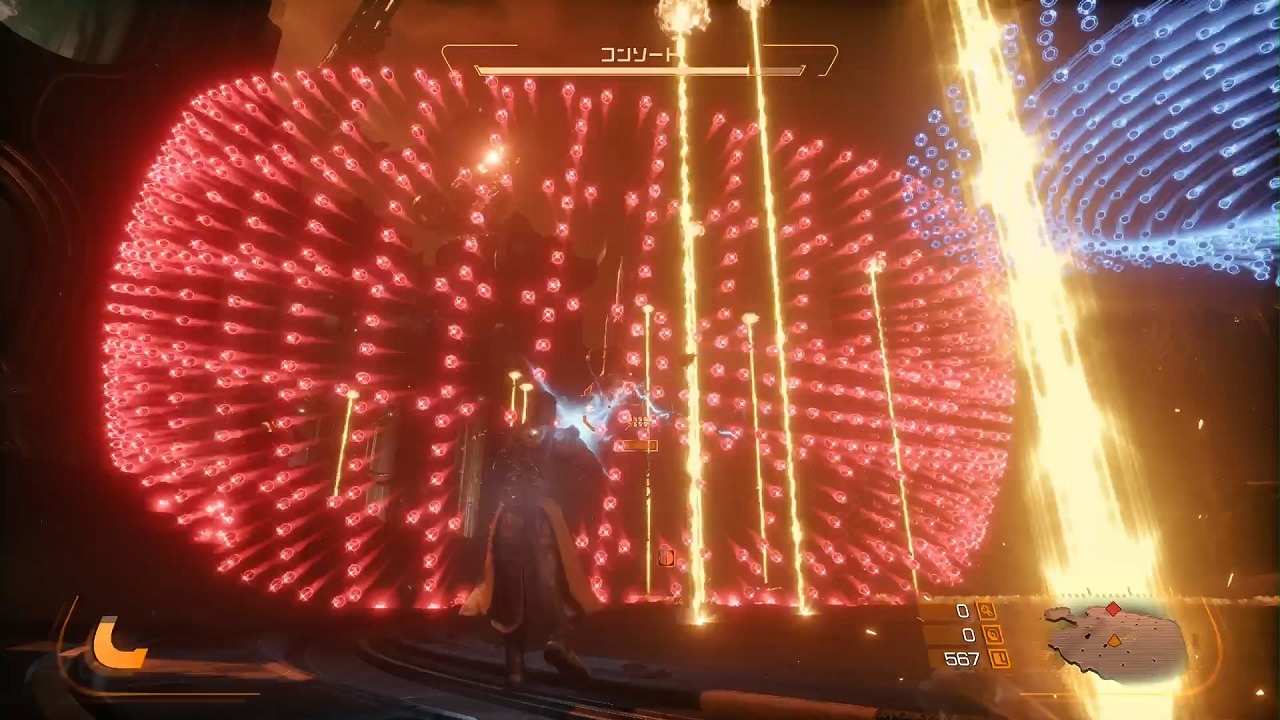Select the weapon icon beside 567 ammo
The height and width of the screenshot is (720, 1280).
pyautogui.click(x=999, y=659)
